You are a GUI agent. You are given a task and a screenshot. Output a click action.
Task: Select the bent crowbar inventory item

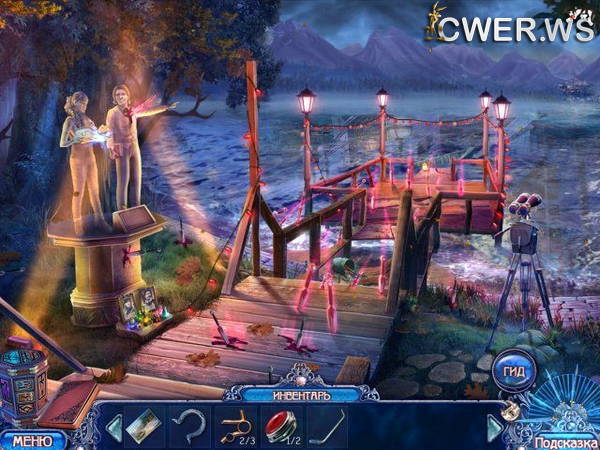pos(328,427)
